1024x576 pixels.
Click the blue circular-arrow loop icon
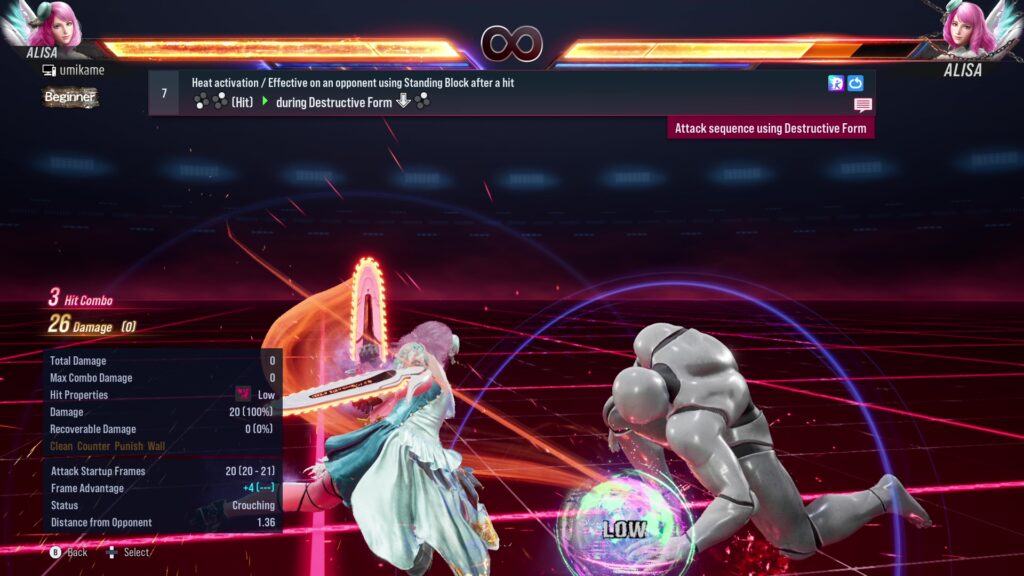[855, 83]
